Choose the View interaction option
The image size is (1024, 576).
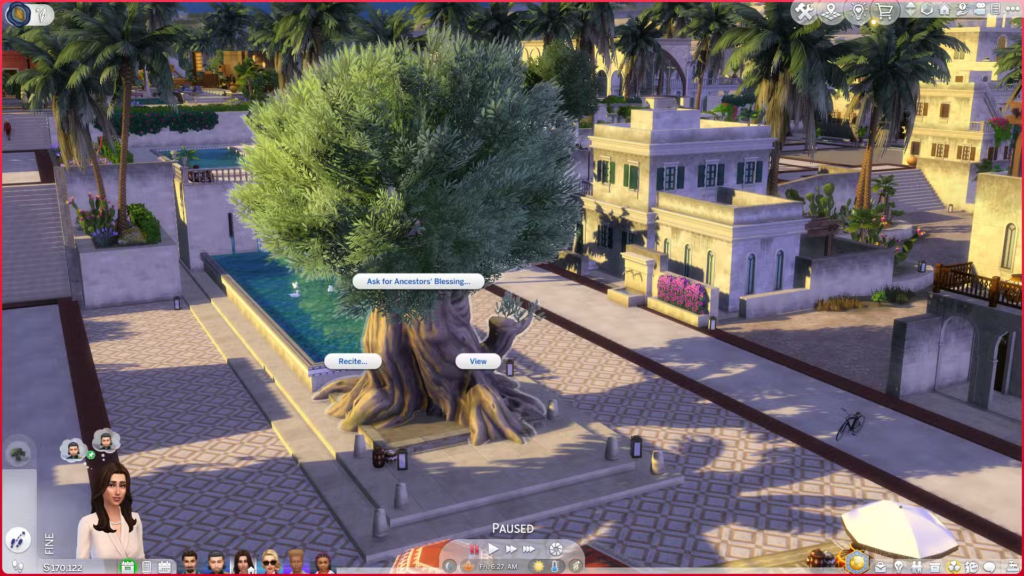coord(478,361)
